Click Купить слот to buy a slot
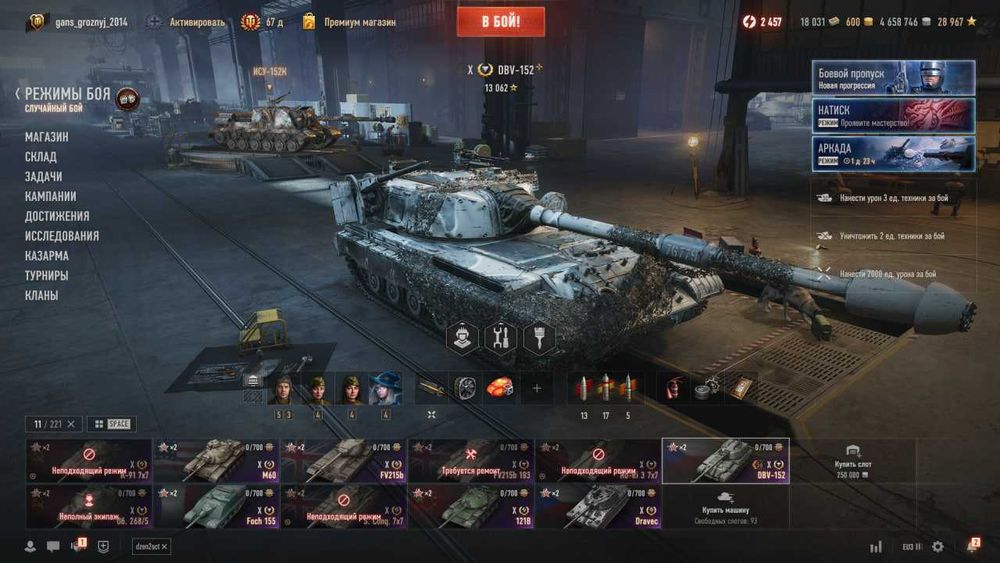 click(x=852, y=461)
